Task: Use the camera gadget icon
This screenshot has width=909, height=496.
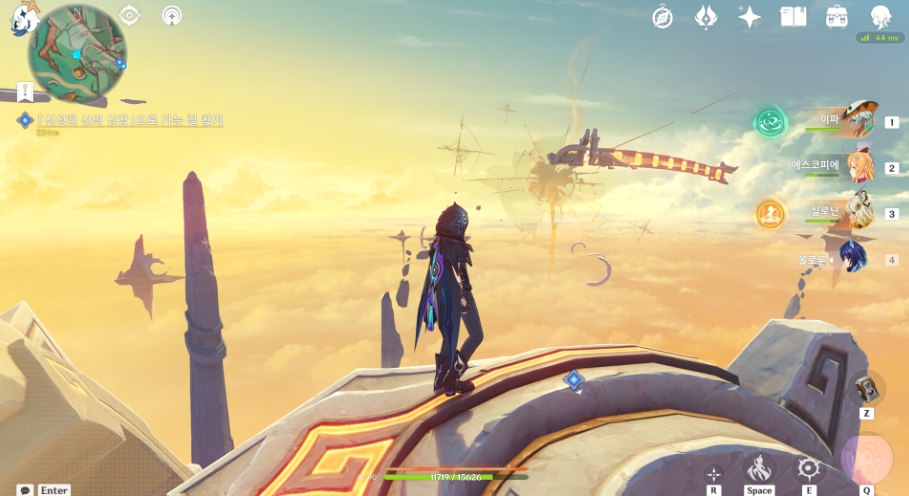Action: [x=867, y=388]
